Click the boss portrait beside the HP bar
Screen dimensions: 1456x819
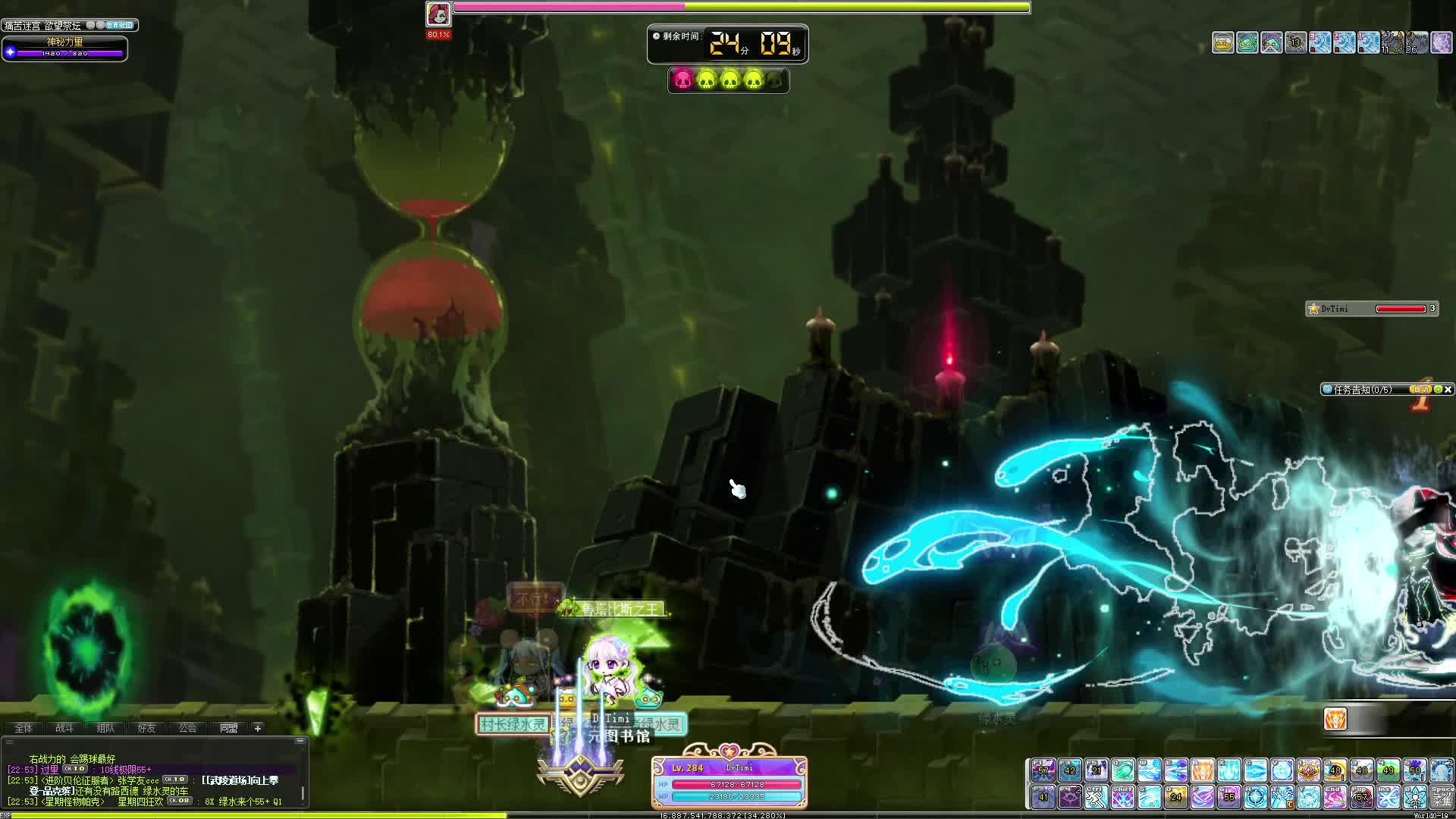[x=438, y=14]
